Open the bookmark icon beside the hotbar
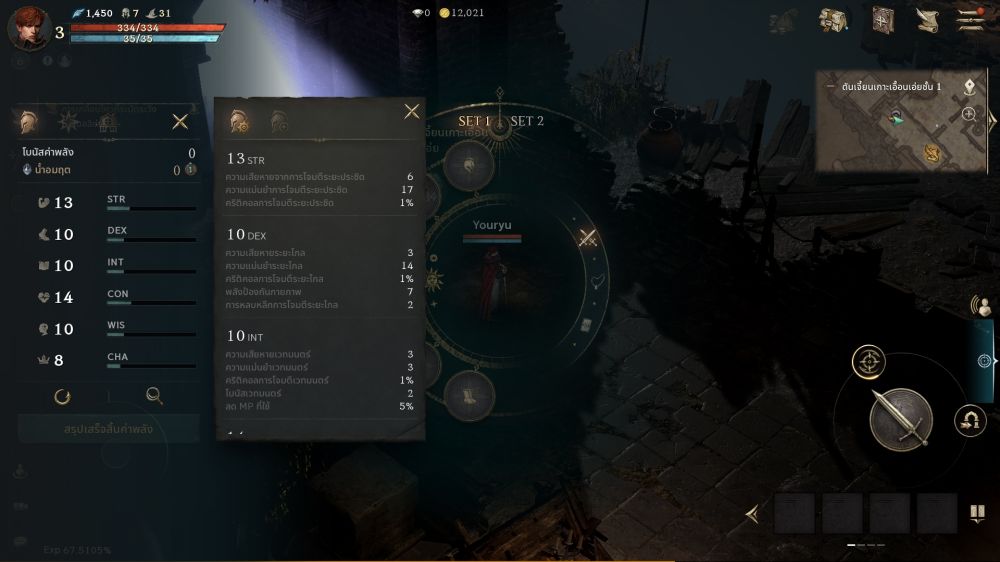 (x=976, y=514)
